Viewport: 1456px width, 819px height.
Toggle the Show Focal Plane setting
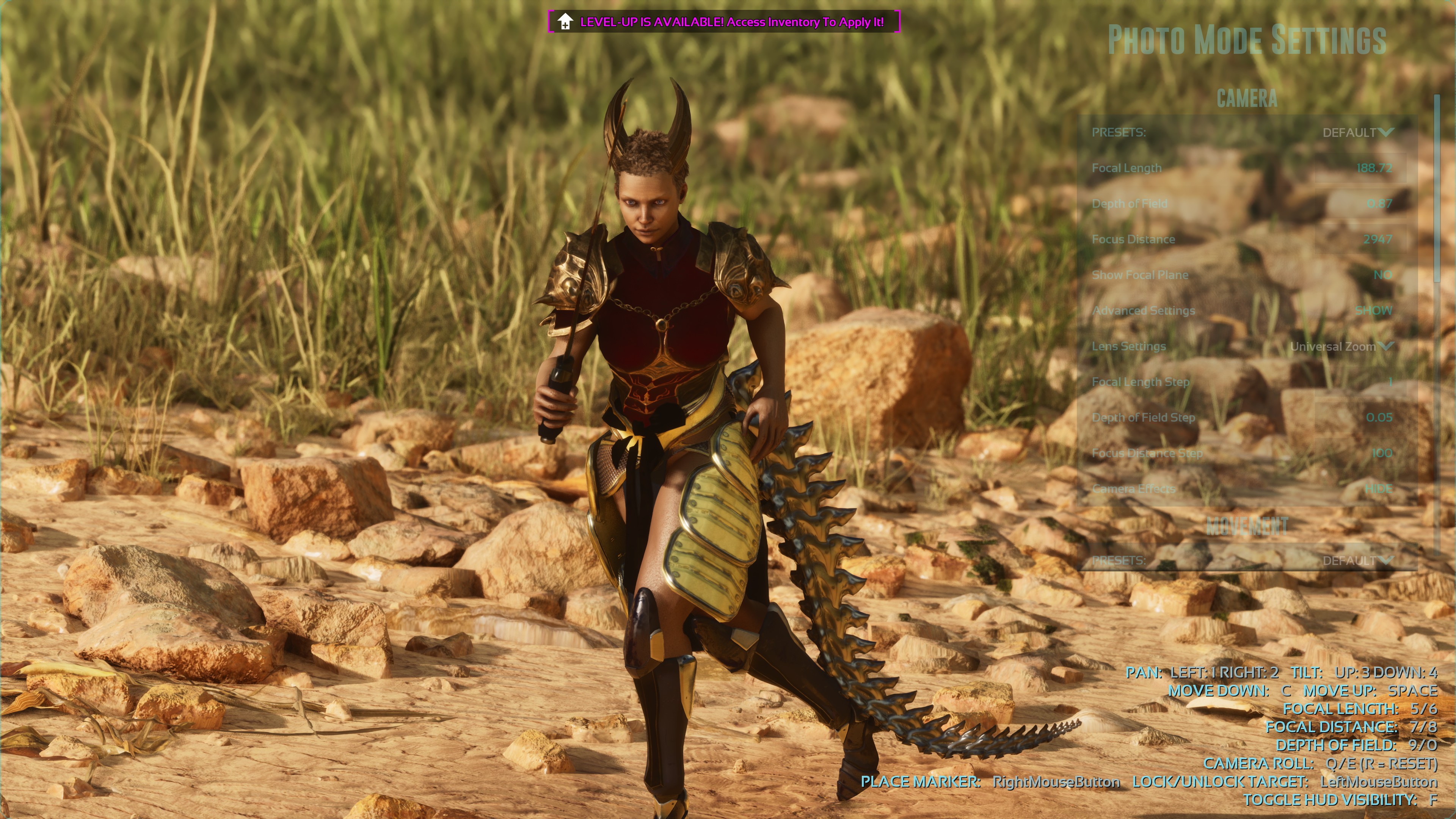(1382, 275)
